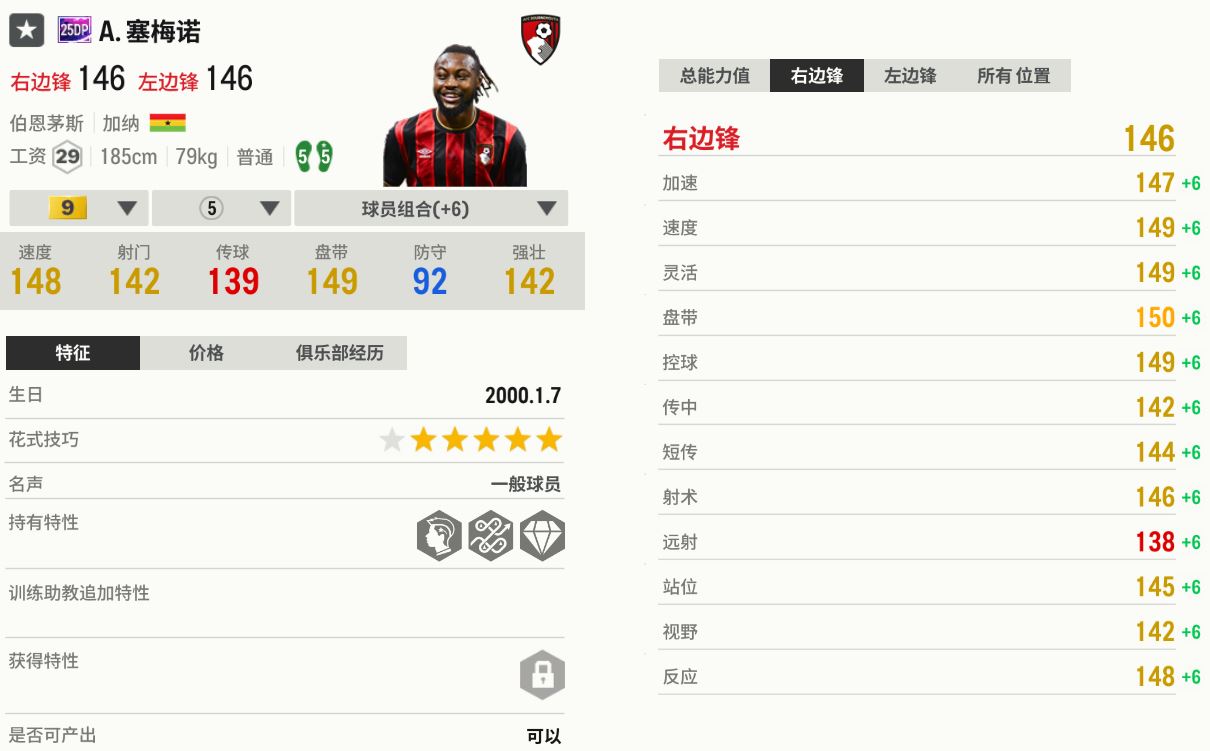The height and width of the screenshot is (751, 1210).
Task: Toggle the favorite star icon
Action: [x=26, y=31]
